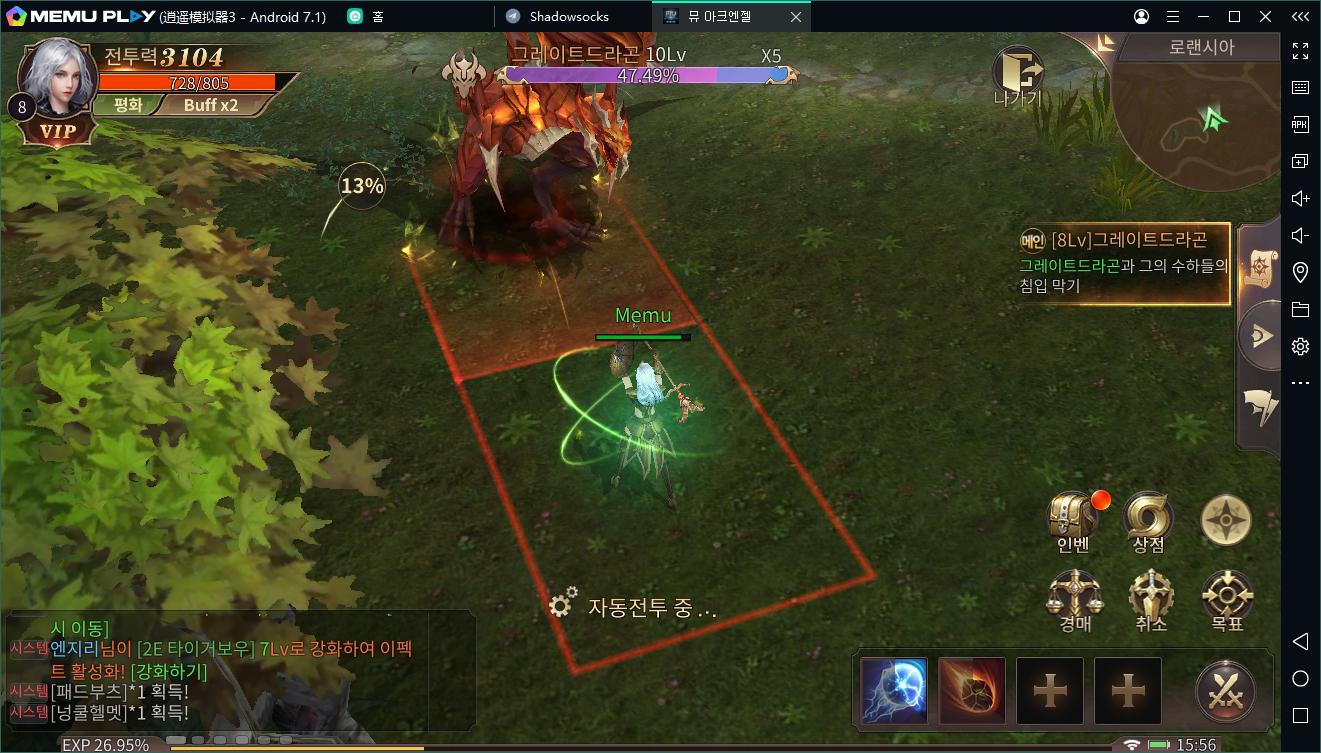Switch to the Shadowsocks tab
This screenshot has width=1321, height=753.
point(570,16)
